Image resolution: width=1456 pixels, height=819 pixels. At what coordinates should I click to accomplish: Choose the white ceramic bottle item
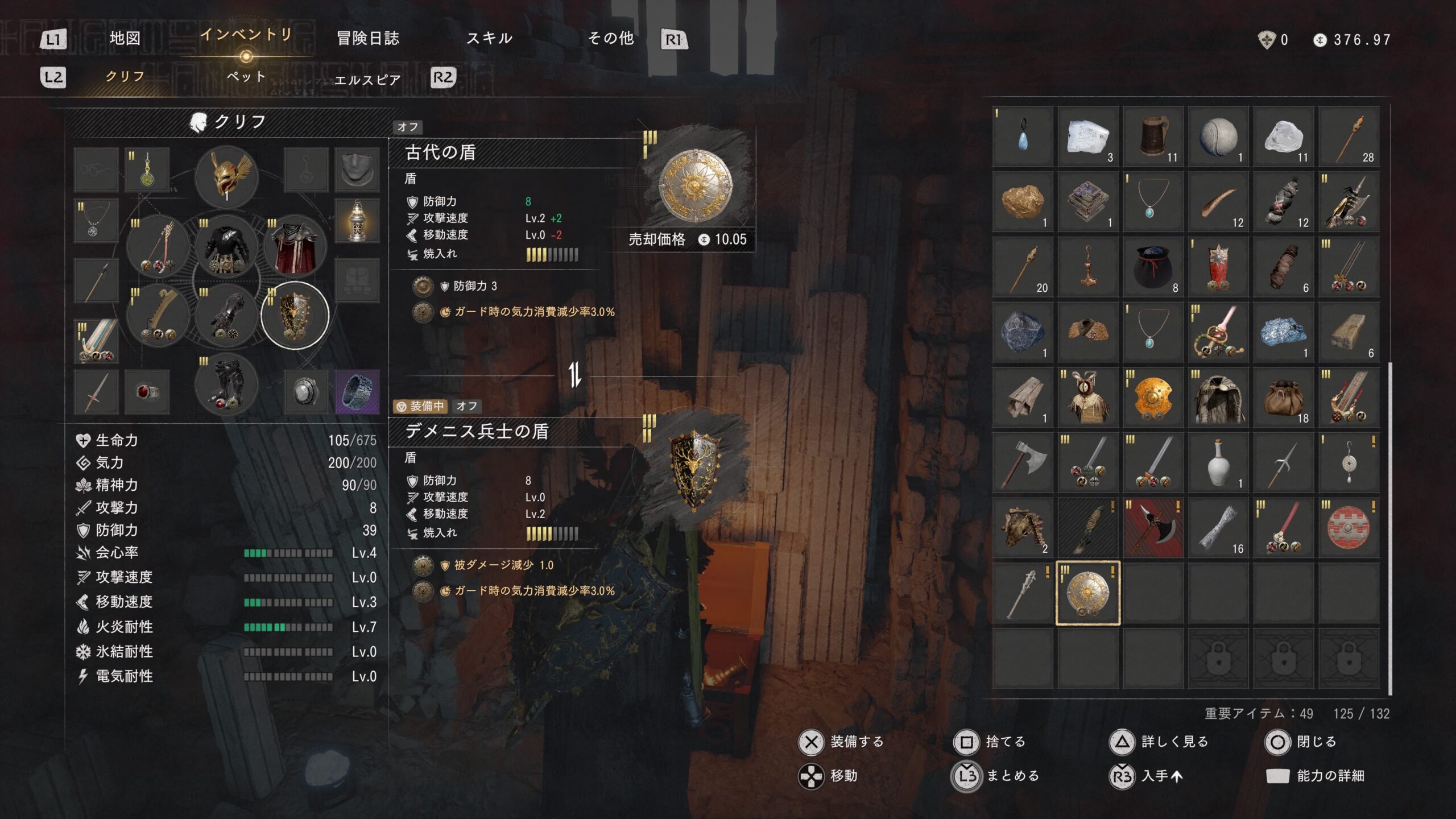(1218, 463)
